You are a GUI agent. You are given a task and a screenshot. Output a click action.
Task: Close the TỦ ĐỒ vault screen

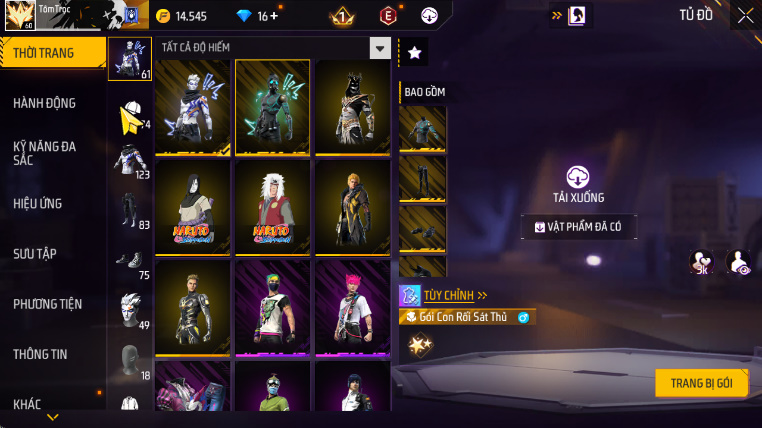pyautogui.click(x=746, y=15)
